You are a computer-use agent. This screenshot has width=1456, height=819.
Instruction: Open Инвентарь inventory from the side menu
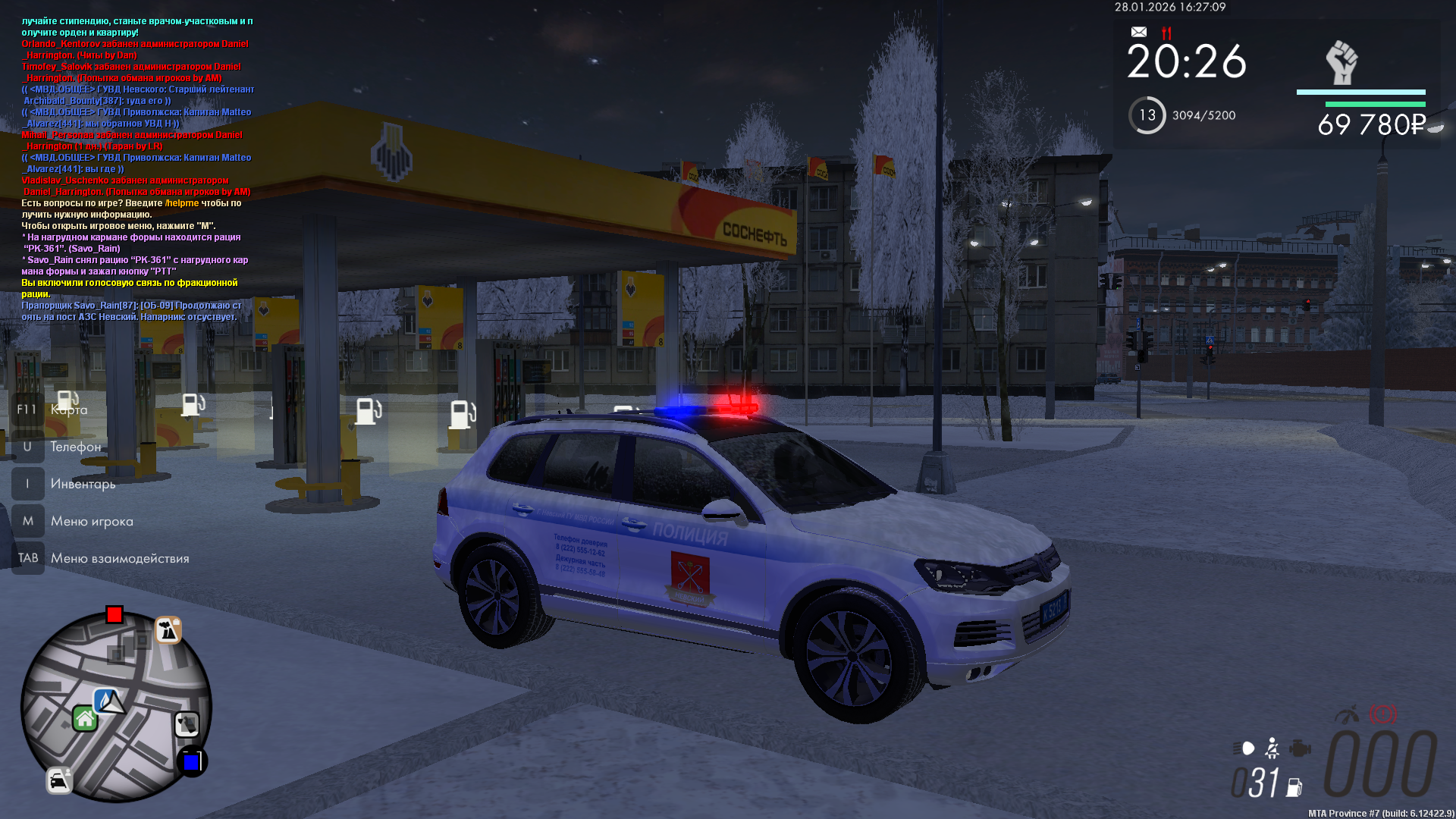tap(83, 484)
